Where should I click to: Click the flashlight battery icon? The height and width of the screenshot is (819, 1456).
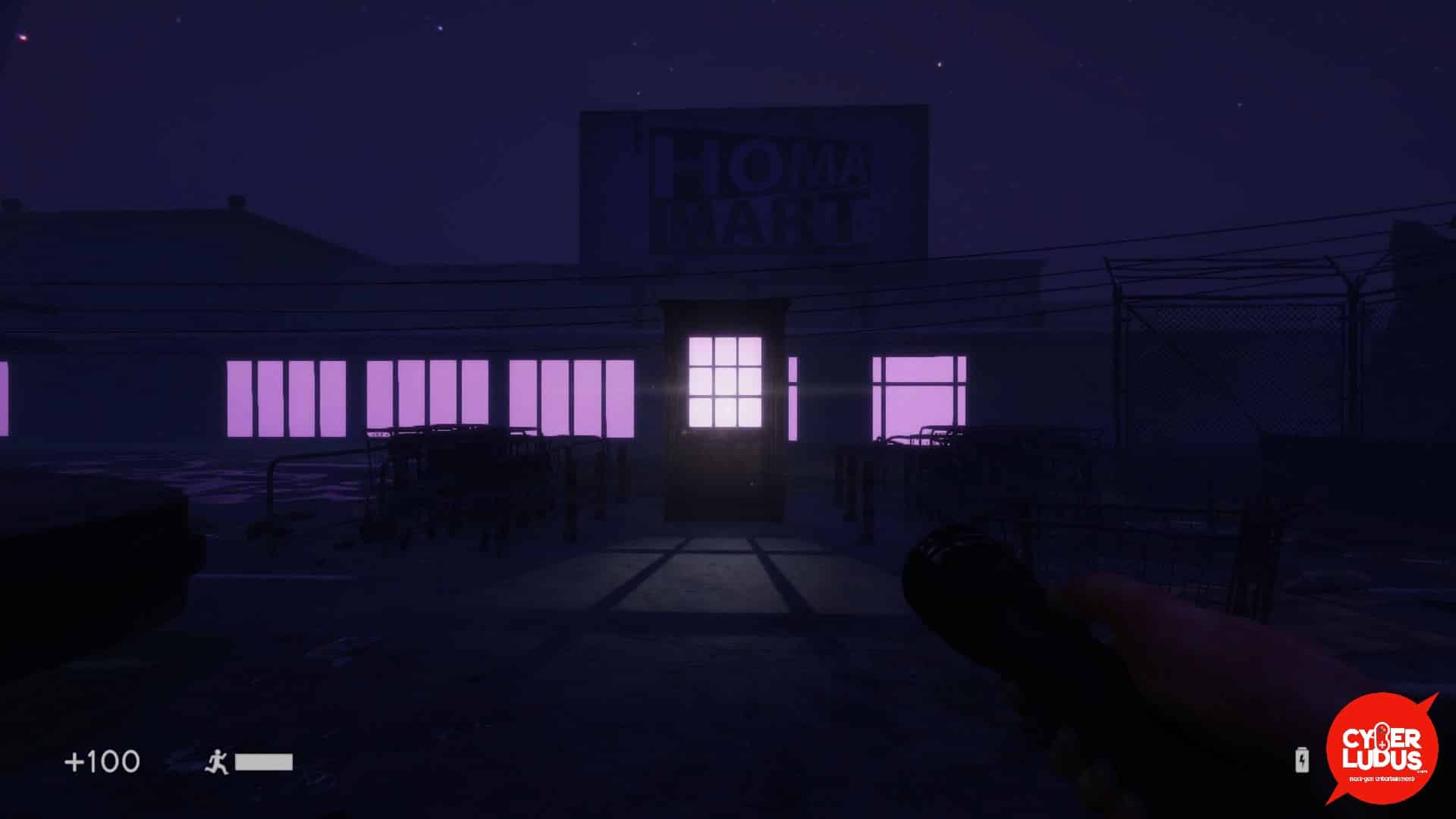1301,760
